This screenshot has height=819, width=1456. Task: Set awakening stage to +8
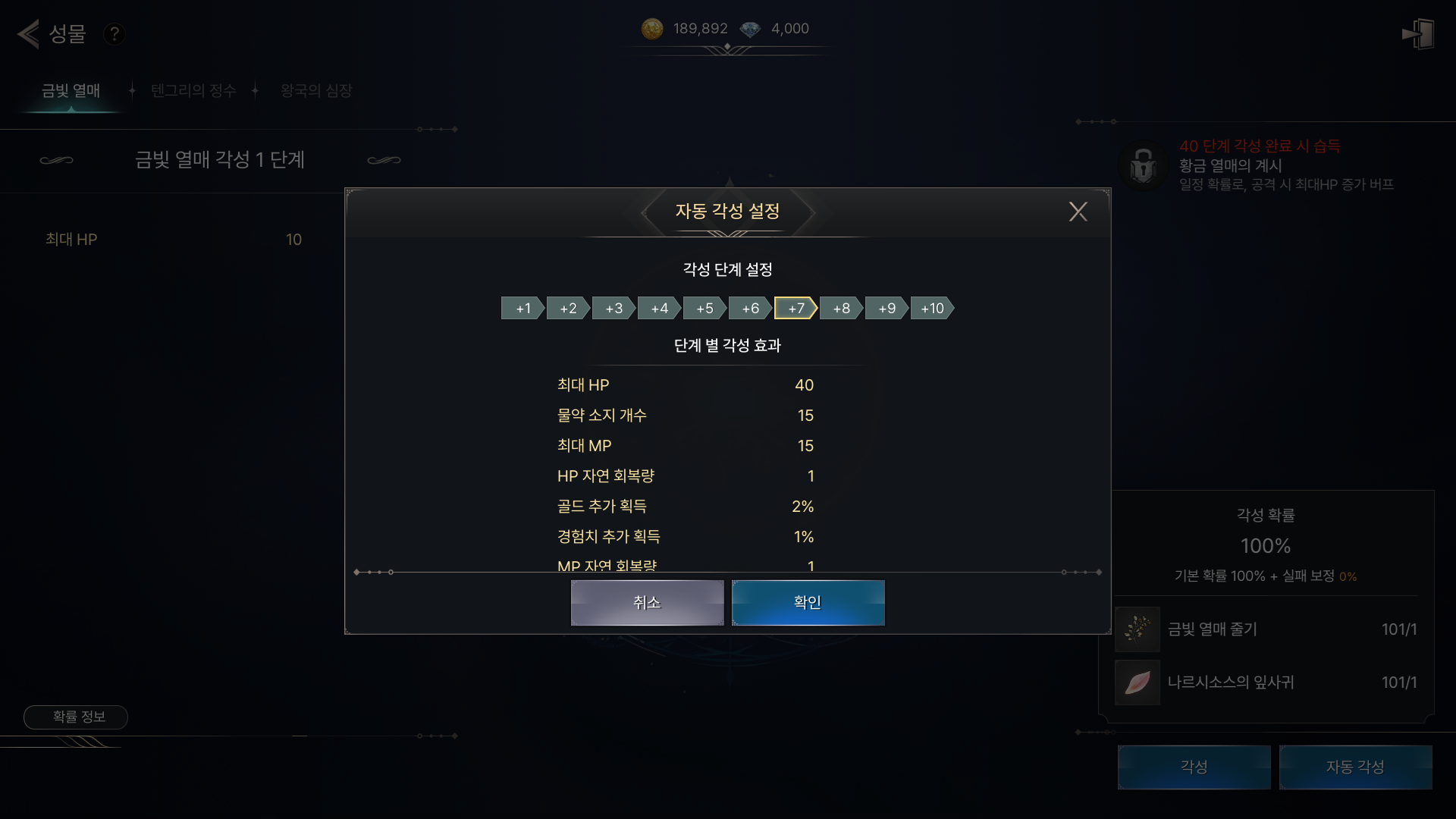tap(841, 309)
